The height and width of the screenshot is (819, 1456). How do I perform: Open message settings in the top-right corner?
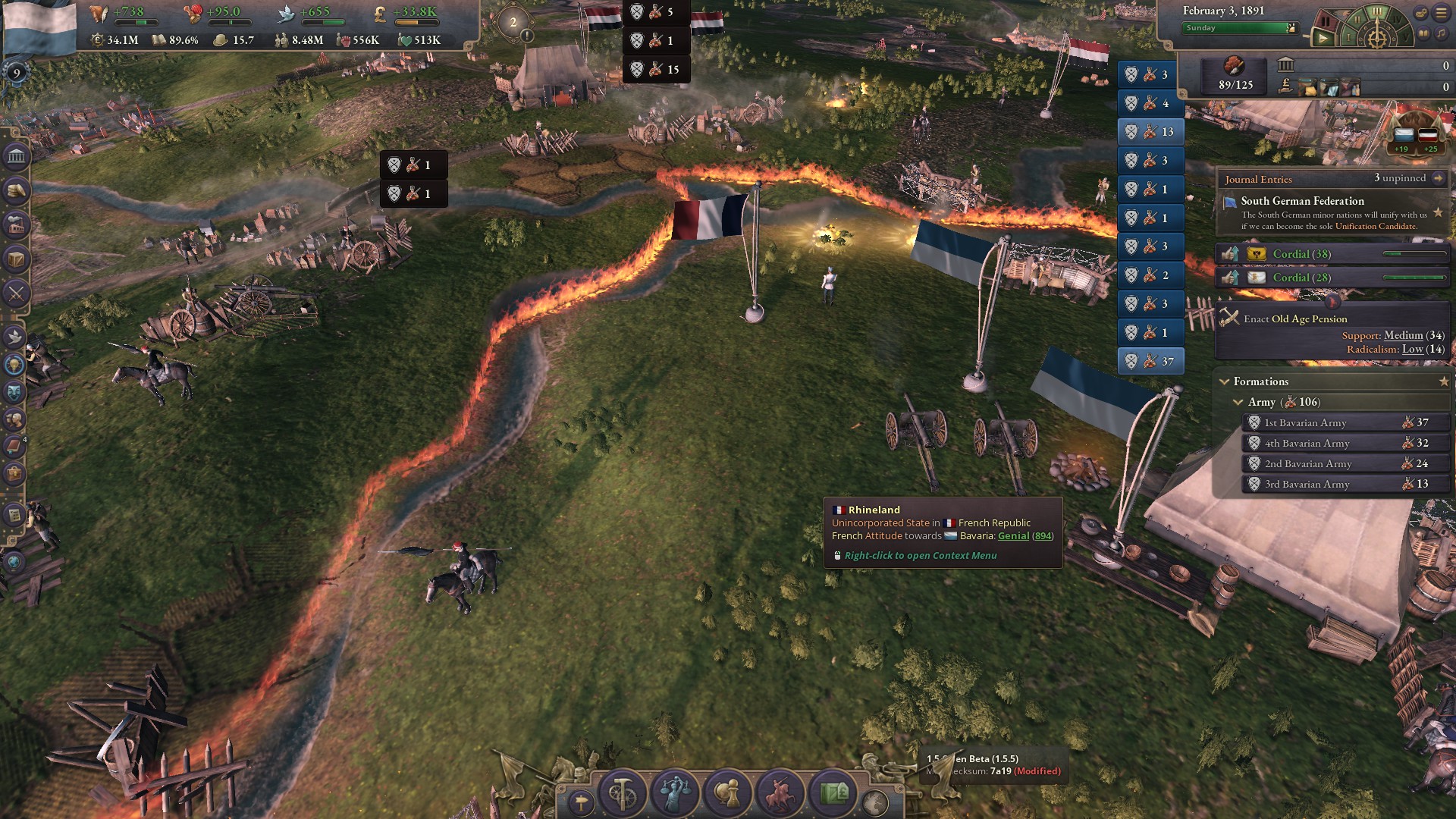pos(1420,13)
